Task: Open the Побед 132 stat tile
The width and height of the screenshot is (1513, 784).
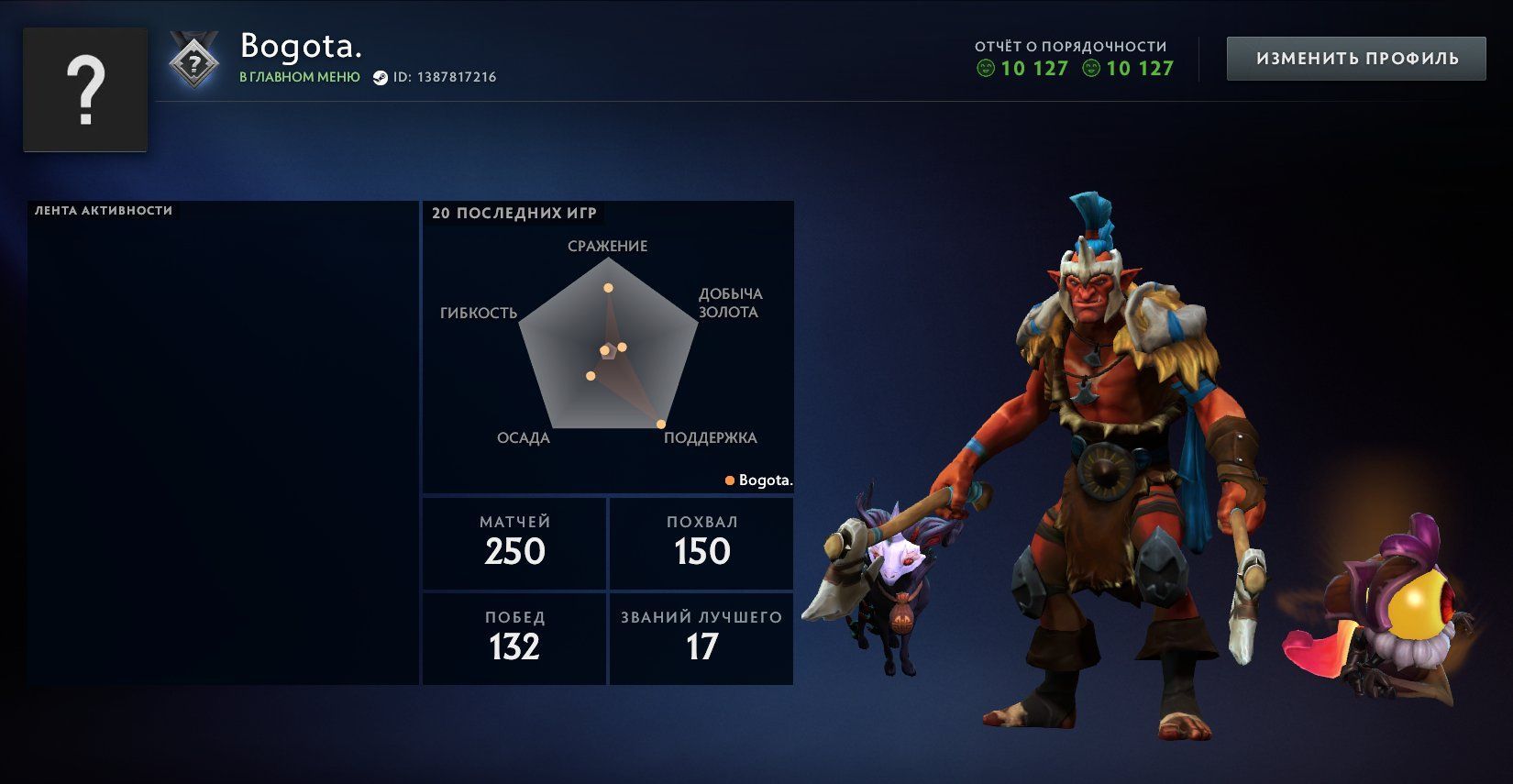Action: coord(514,638)
